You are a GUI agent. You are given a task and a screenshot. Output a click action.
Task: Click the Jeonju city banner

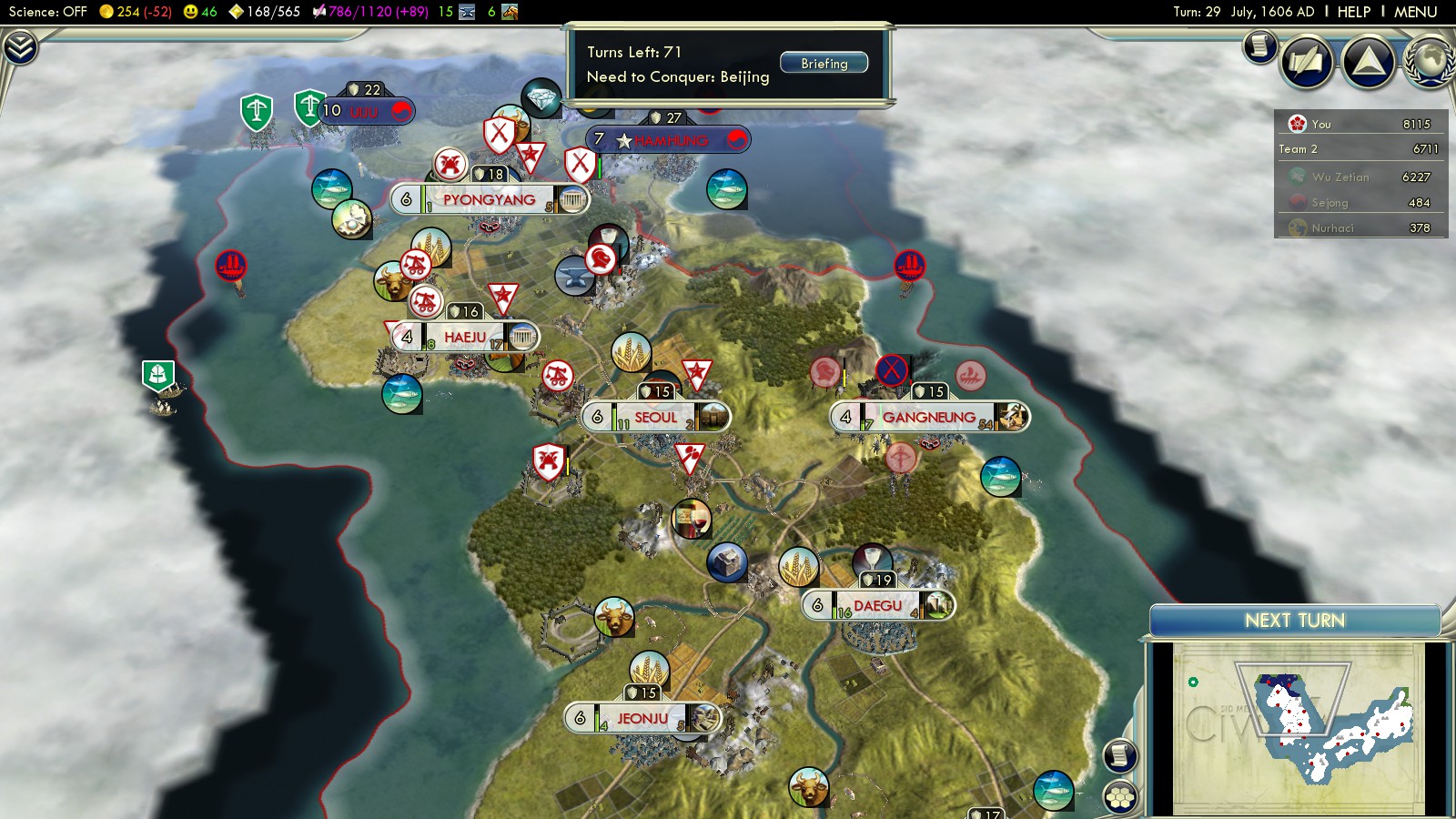coord(642,719)
